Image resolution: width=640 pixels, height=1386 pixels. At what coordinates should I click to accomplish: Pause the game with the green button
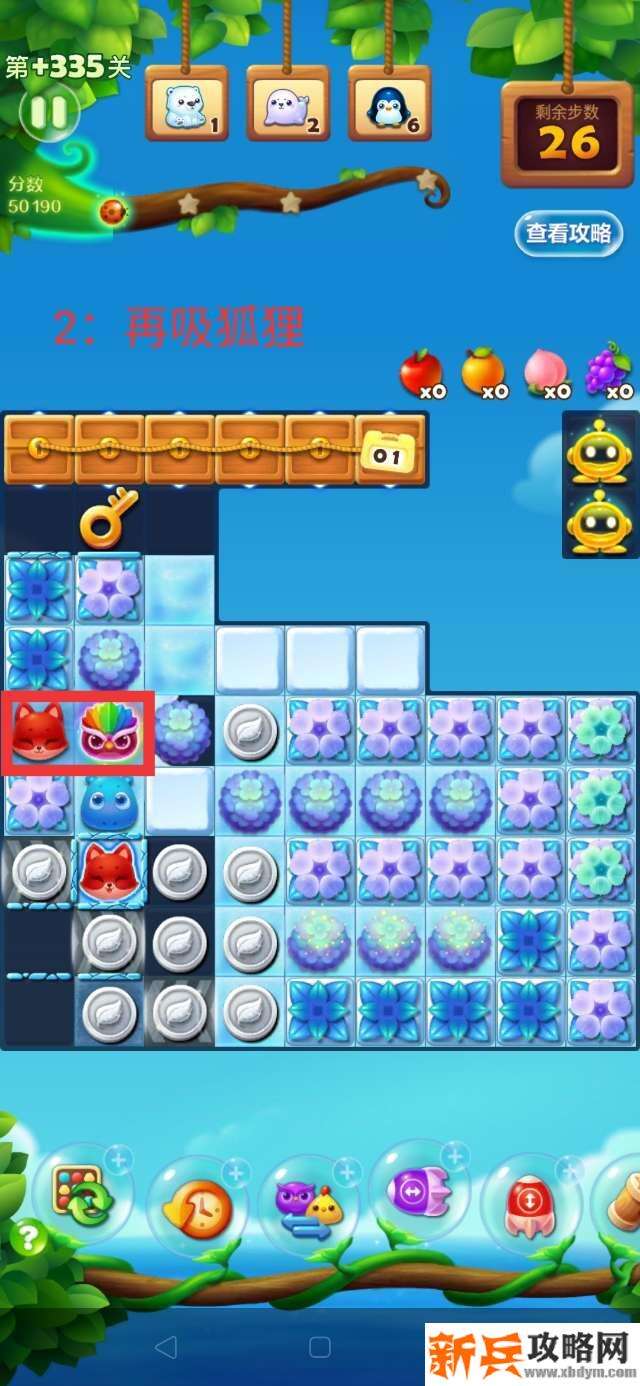(47, 112)
